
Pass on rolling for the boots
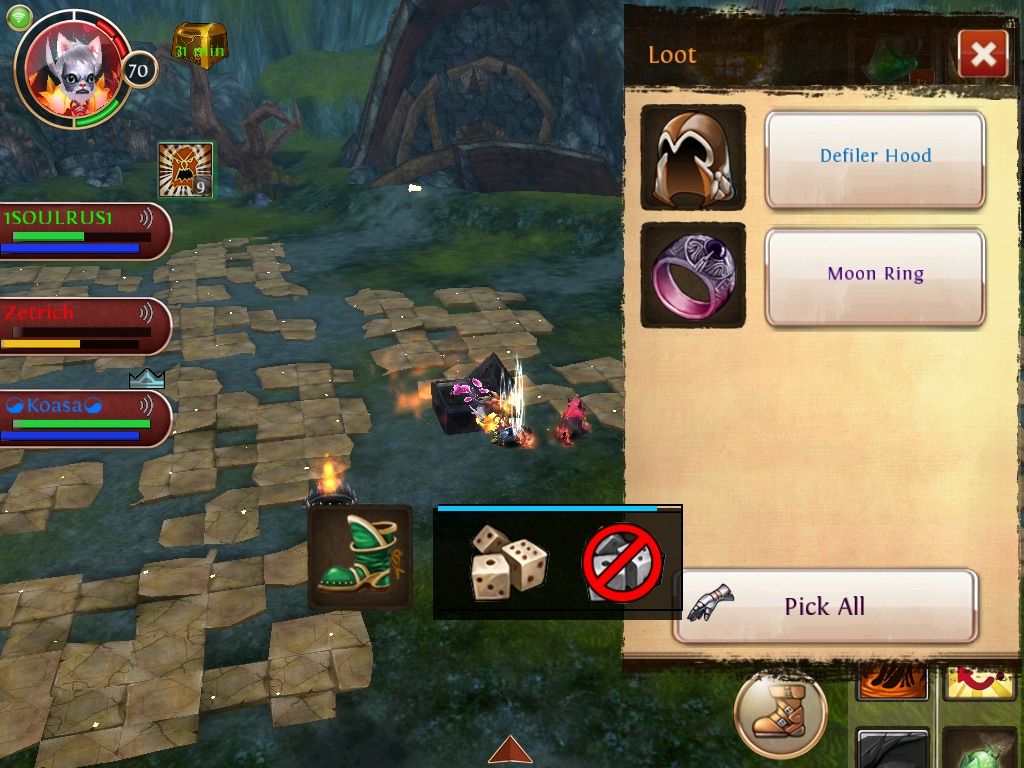tap(623, 562)
